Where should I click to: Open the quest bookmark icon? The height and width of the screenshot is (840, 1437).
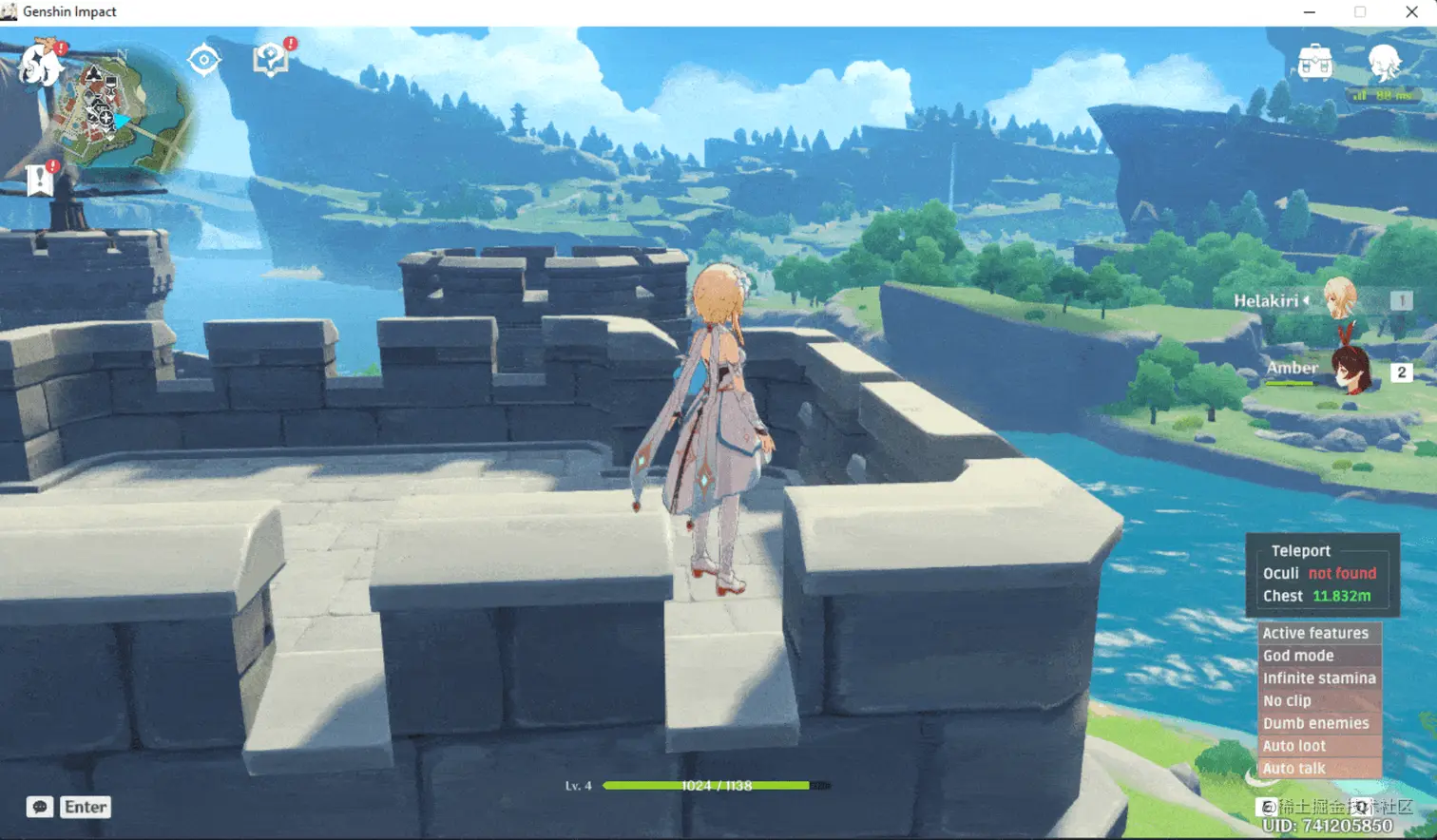pos(41,180)
